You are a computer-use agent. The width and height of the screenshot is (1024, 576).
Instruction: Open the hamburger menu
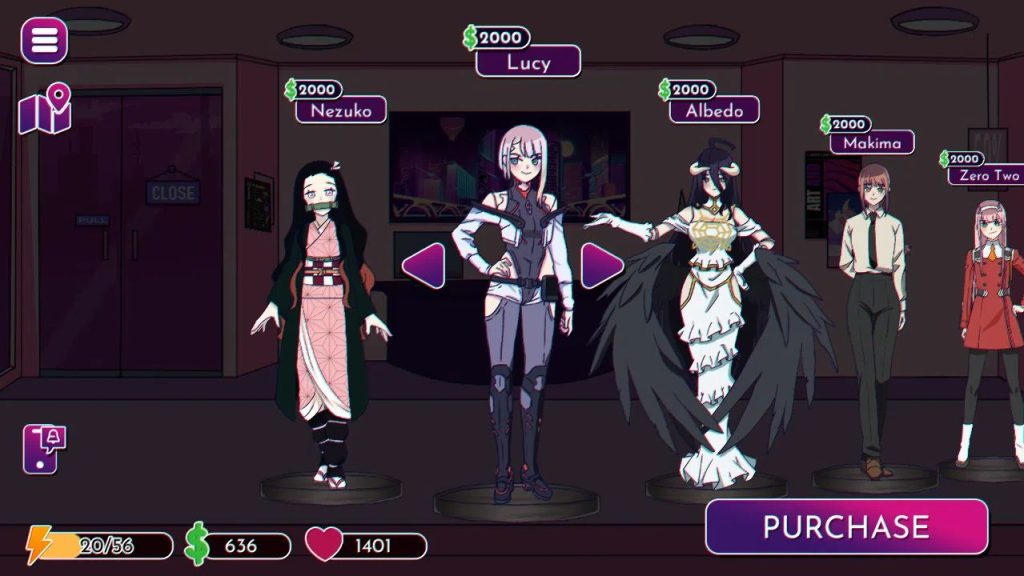click(x=44, y=40)
